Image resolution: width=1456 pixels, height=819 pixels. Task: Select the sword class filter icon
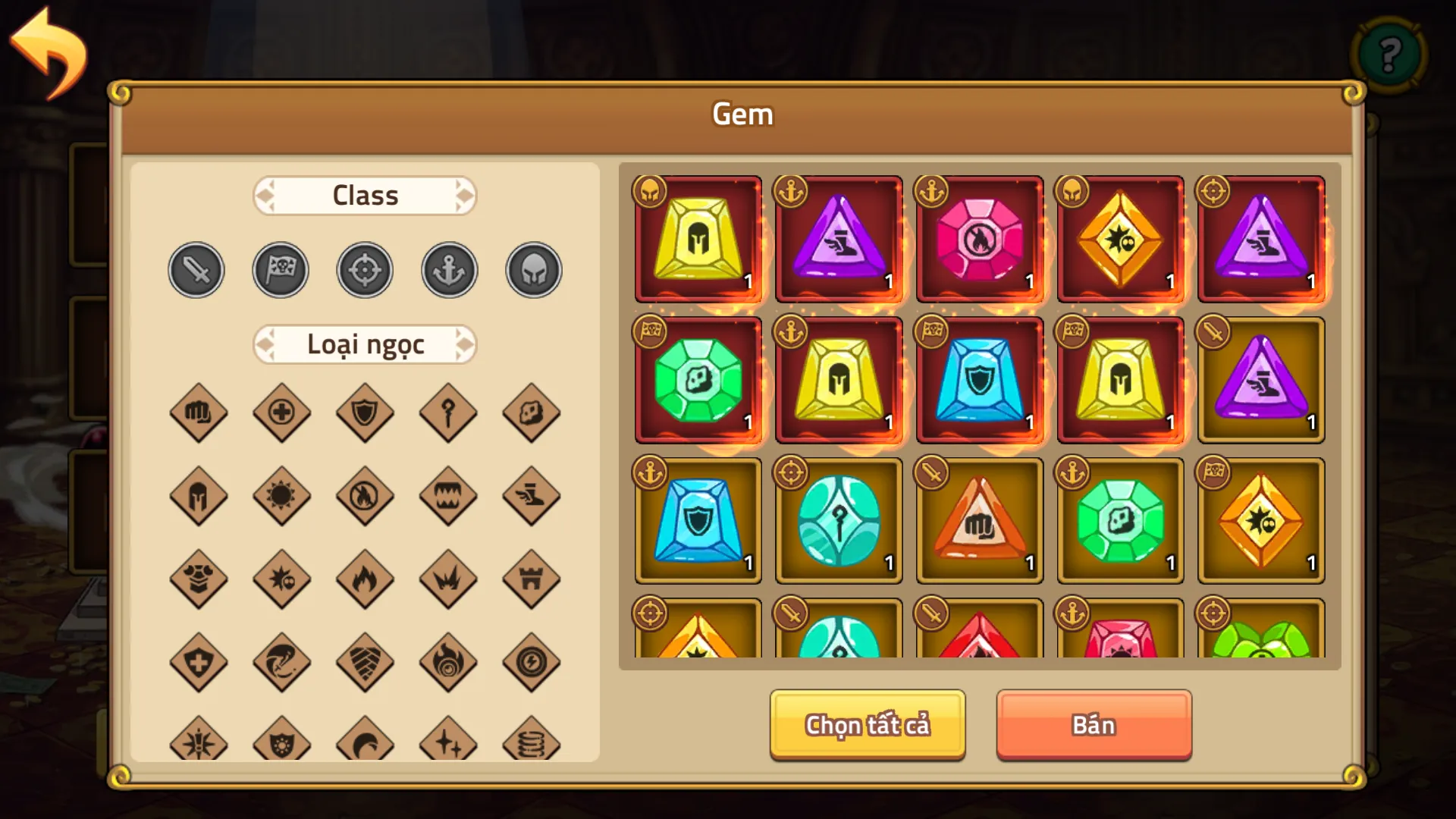(196, 270)
